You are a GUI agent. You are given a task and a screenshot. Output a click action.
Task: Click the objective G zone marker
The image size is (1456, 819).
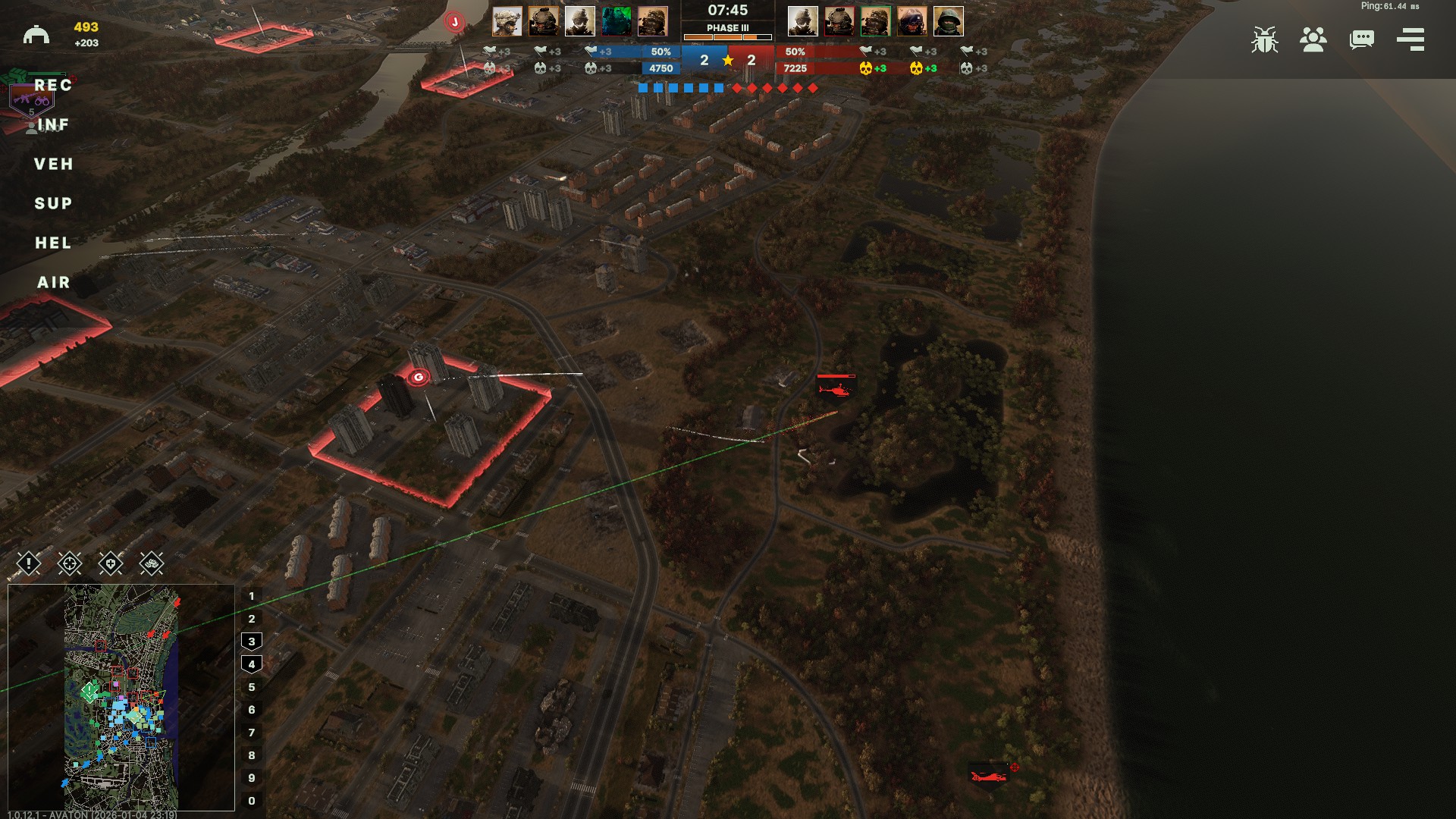[418, 378]
